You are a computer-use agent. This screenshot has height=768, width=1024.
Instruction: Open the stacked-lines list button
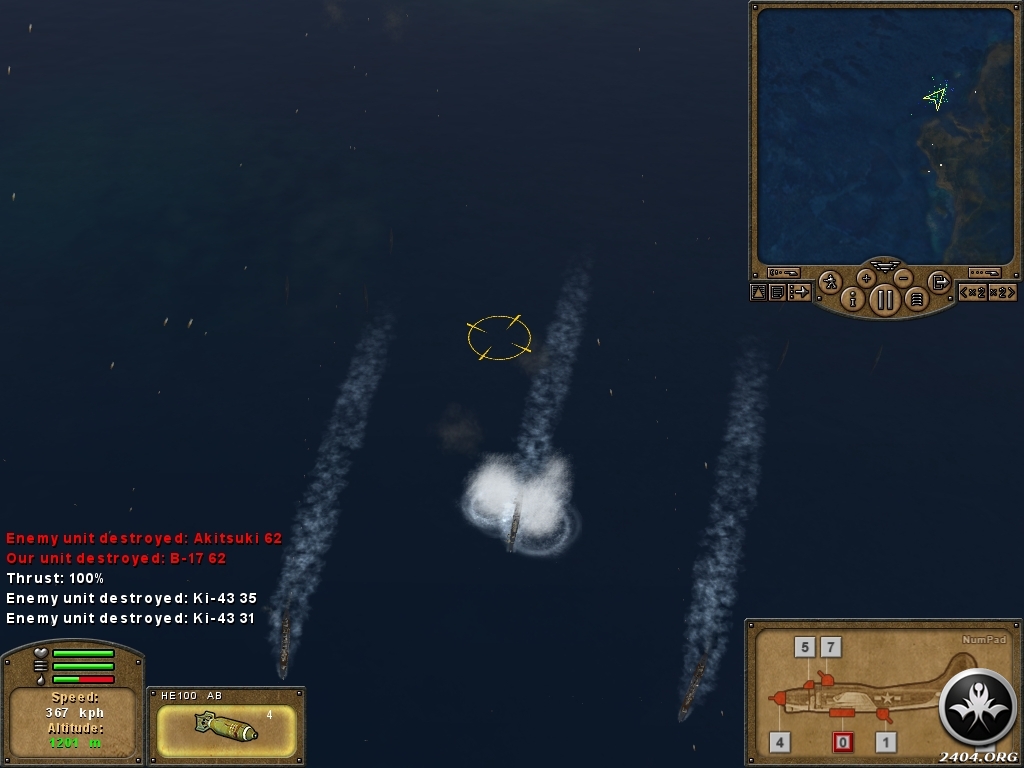click(916, 298)
